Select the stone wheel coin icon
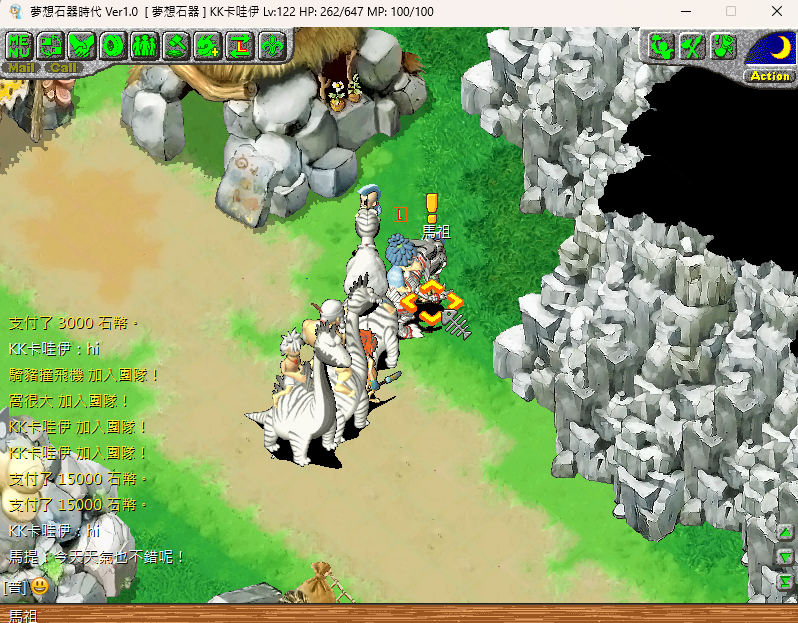 [114, 45]
